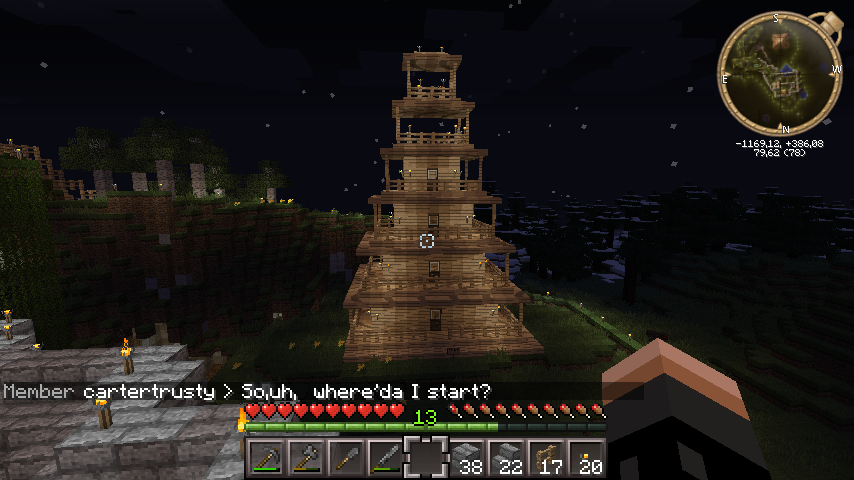Viewport: 854px width, 480px height.
Task: Select the torch stack of 20
Action: [x=586, y=460]
